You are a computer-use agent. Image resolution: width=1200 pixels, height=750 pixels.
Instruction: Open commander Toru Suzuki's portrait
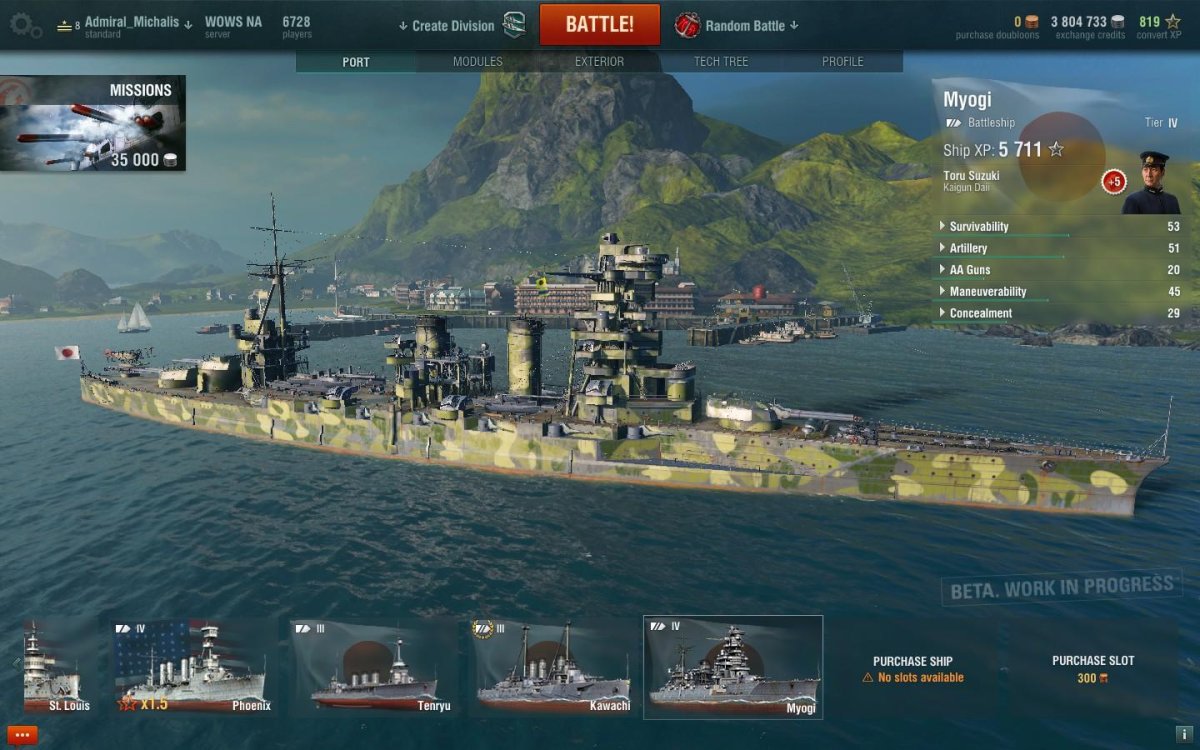[1150, 183]
